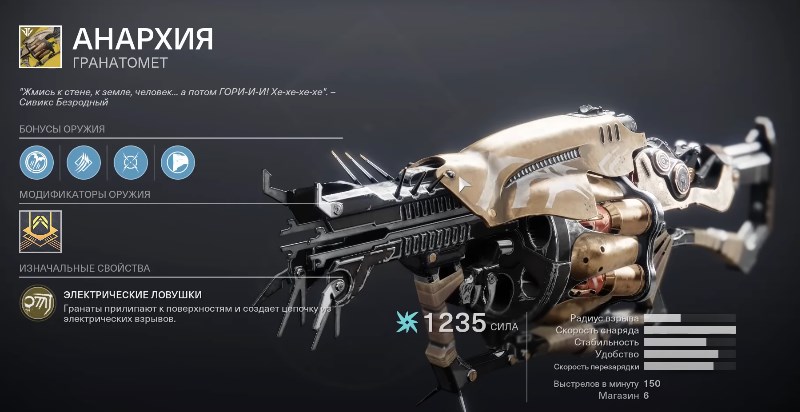Choose the triple-slash weapon perk icon
Screen dimensions: 800x412
click(x=84, y=162)
